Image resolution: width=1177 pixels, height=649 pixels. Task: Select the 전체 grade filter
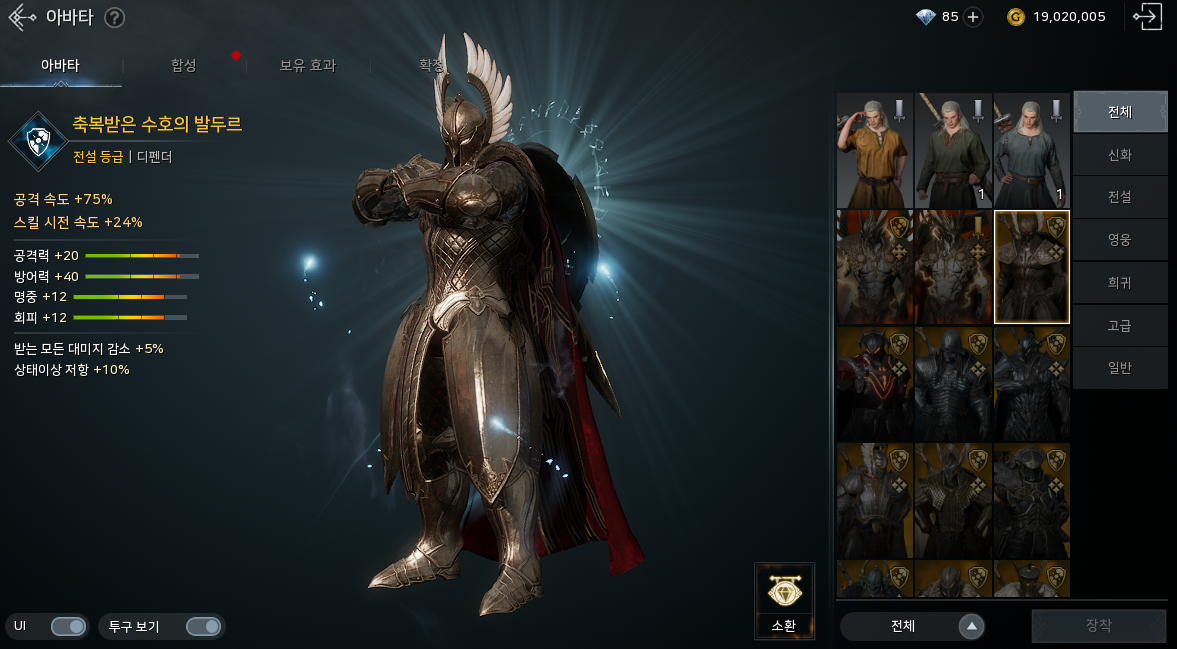(x=1120, y=112)
